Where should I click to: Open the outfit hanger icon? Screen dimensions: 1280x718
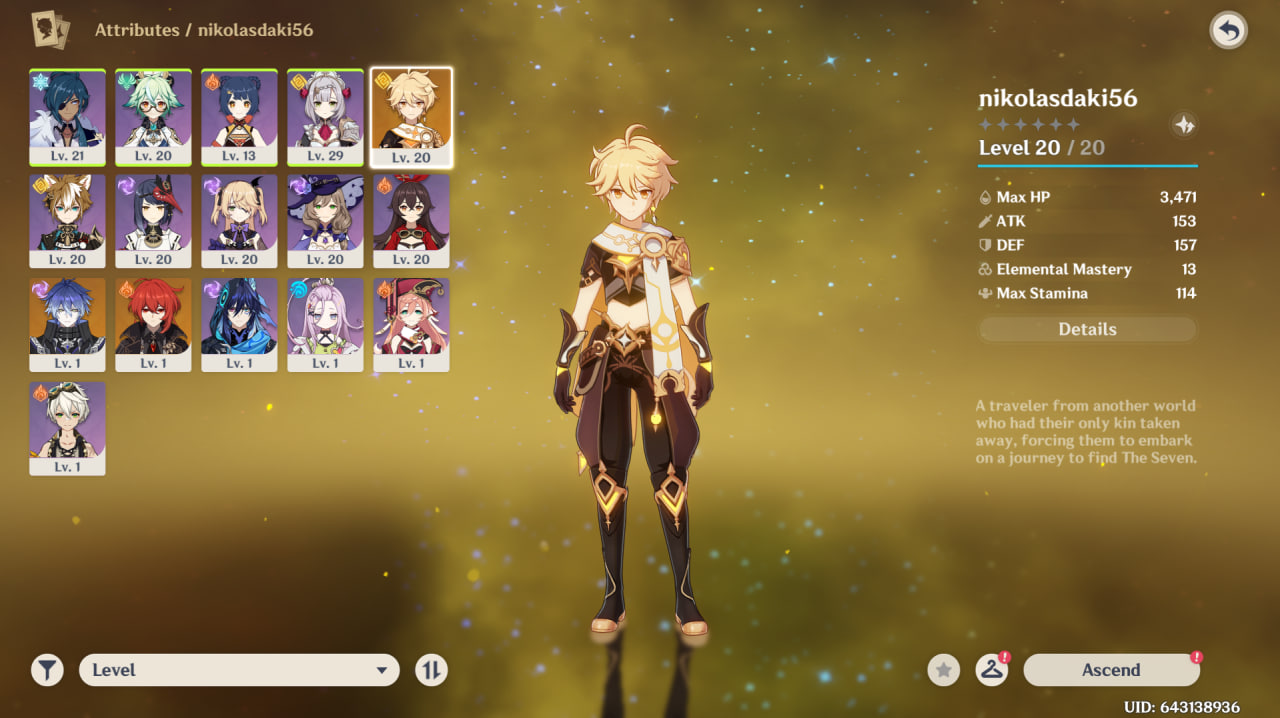(991, 670)
